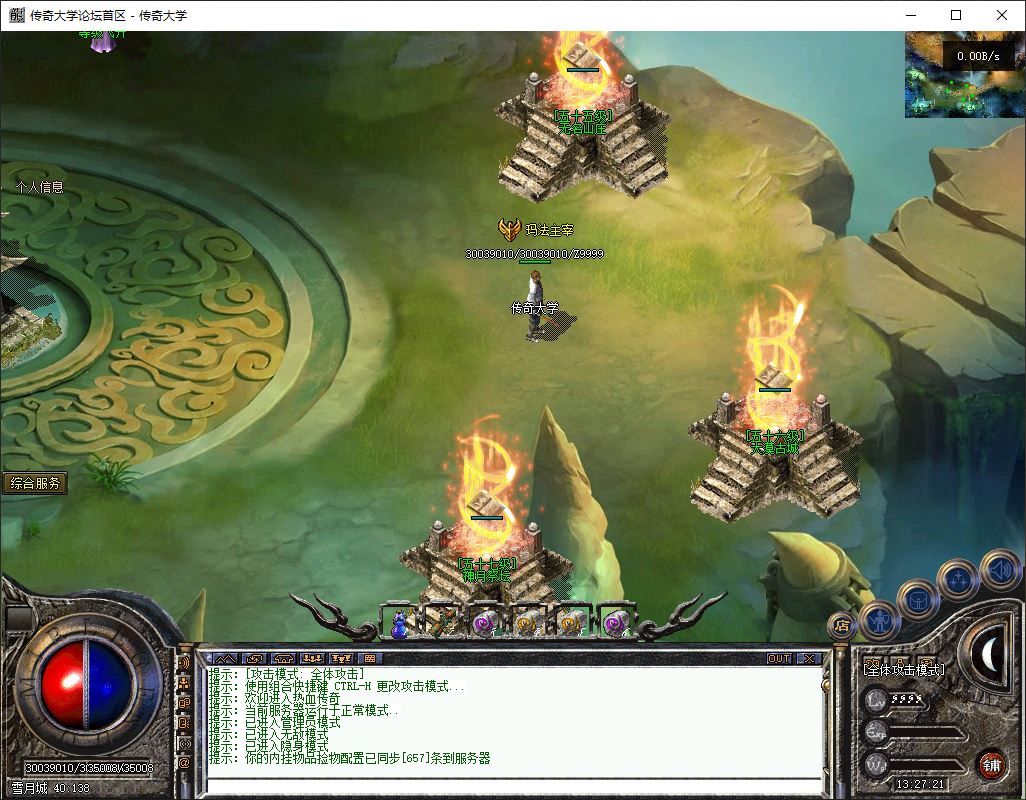Open the 店 shop button
The image size is (1026, 800).
[841, 627]
